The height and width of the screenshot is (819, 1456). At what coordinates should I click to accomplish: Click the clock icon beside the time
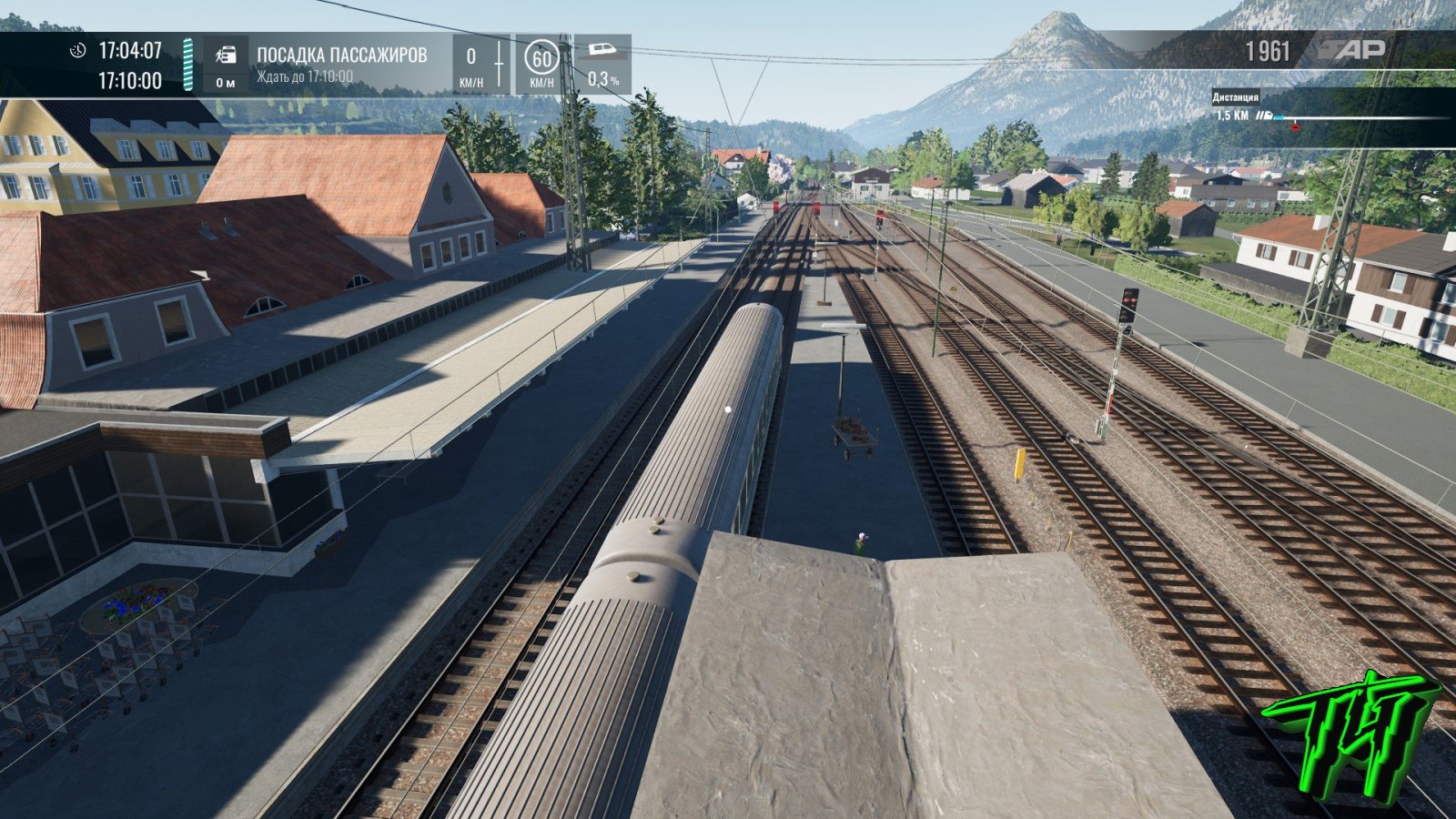click(78, 50)
